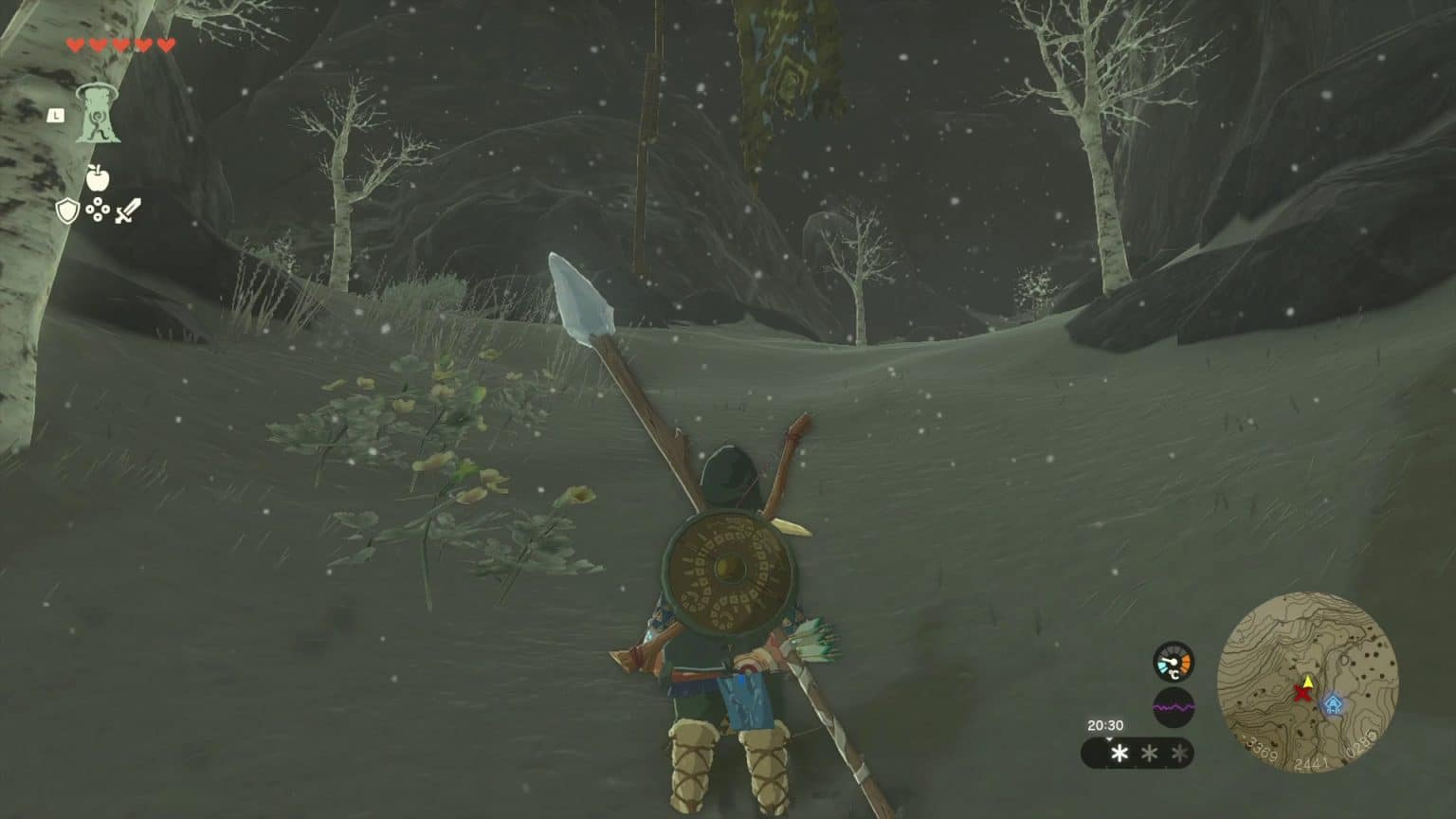
Task: Click the orange hot zone on the temperature gauge
Action: pos(1185,662)
